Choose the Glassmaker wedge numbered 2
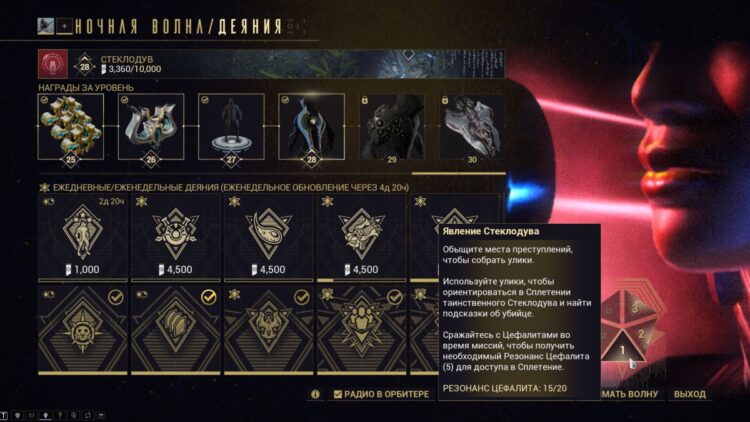 click(x=640, y=334)
